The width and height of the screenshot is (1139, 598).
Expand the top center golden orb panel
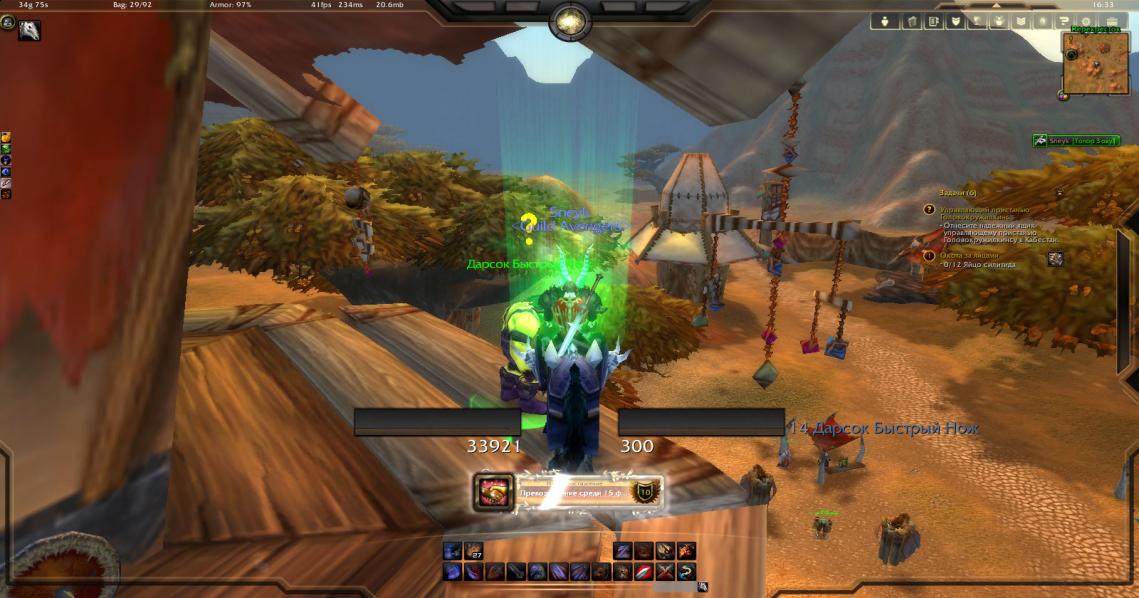point(569,19)
